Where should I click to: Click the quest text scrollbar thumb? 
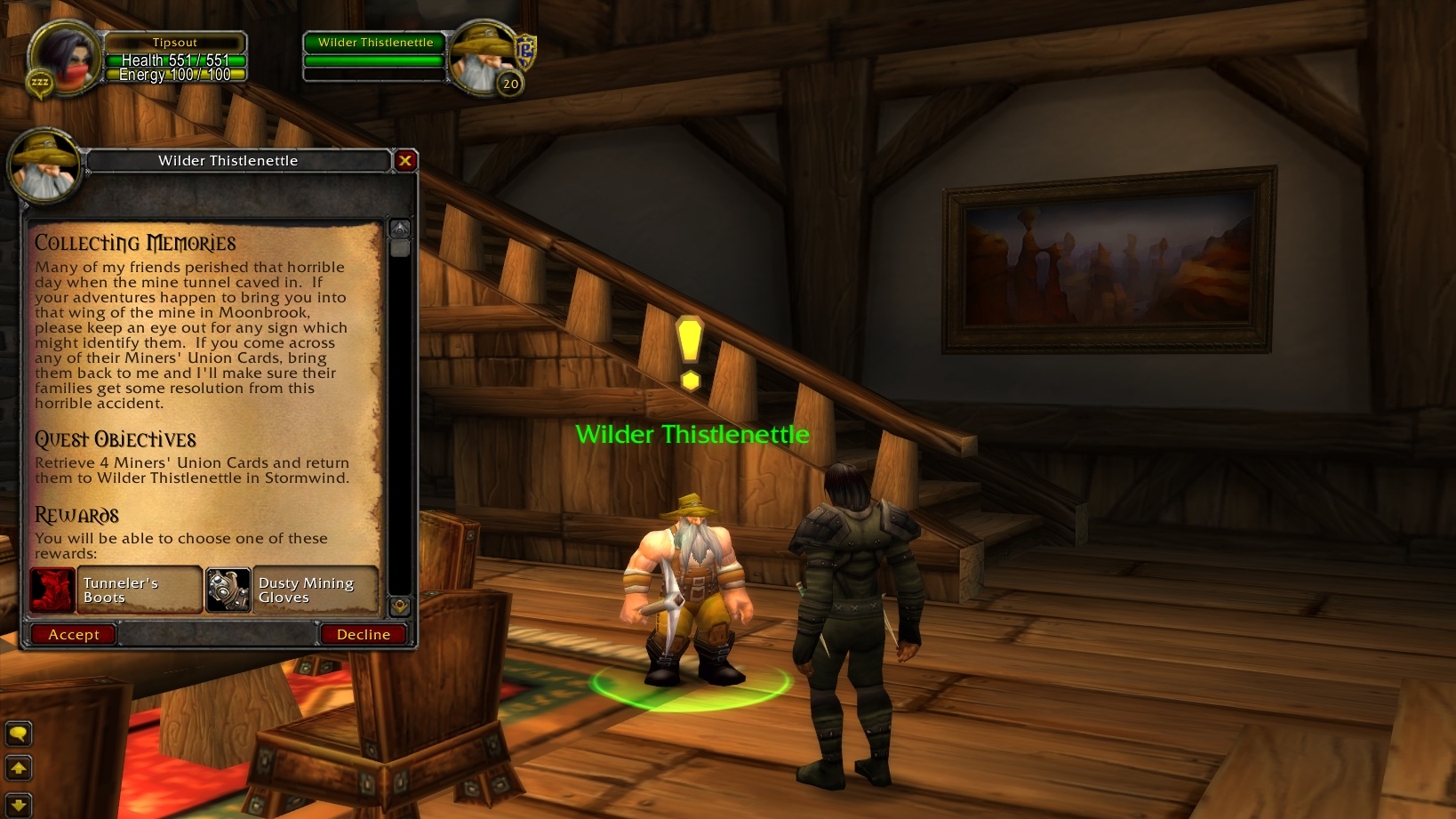399,249
